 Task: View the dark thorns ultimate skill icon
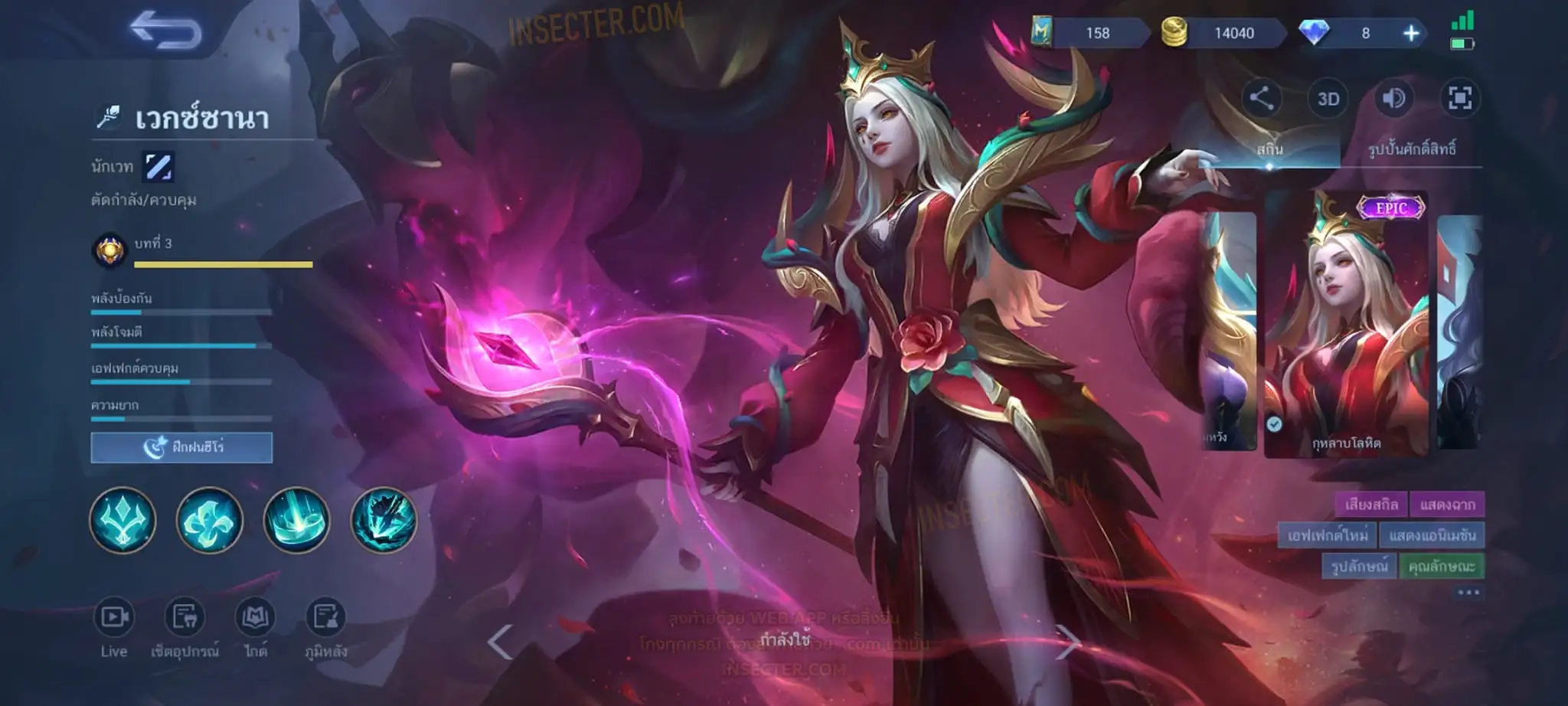[x=384, y=520]
